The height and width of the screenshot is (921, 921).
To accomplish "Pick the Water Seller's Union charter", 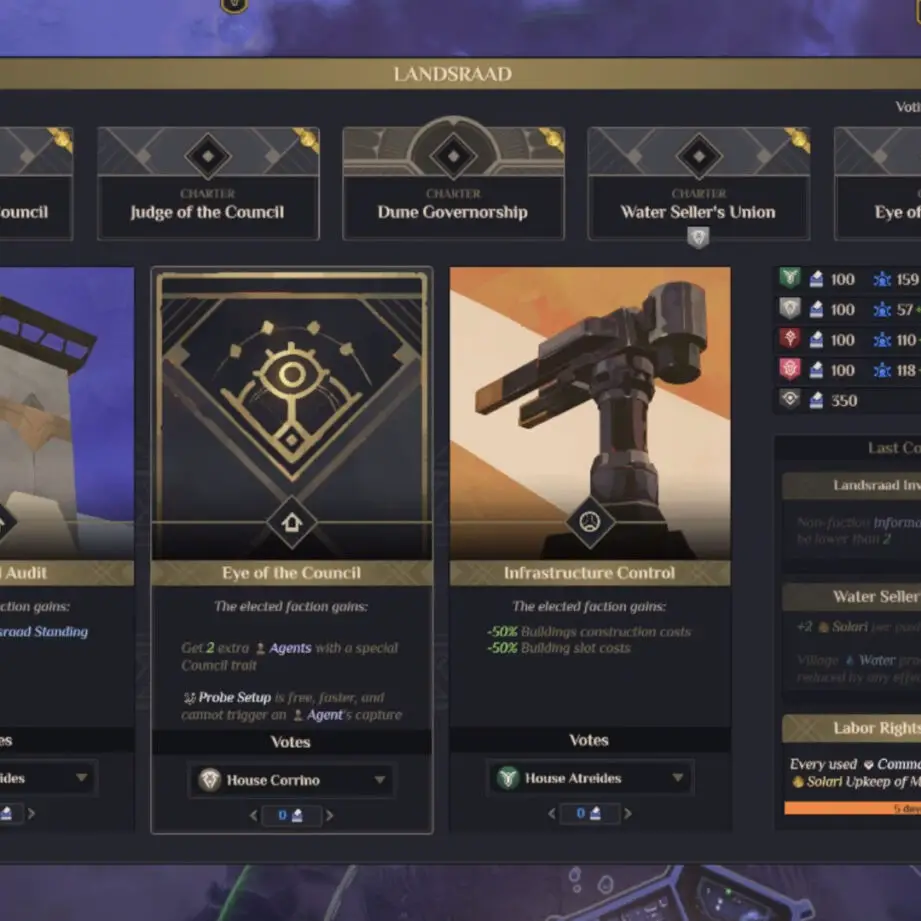I will (698, 184).
